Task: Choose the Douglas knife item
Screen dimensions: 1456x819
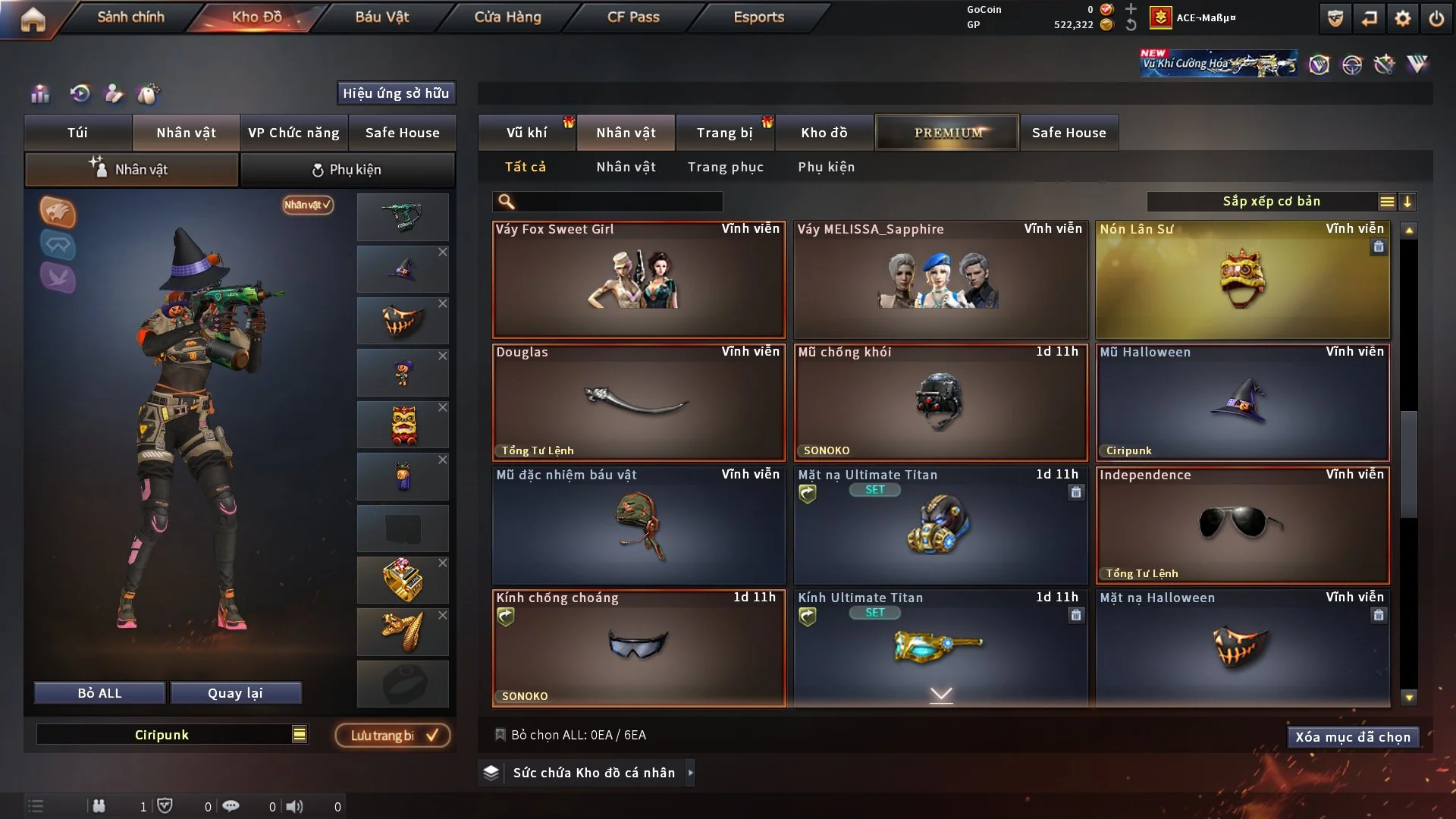Action: 639,403
